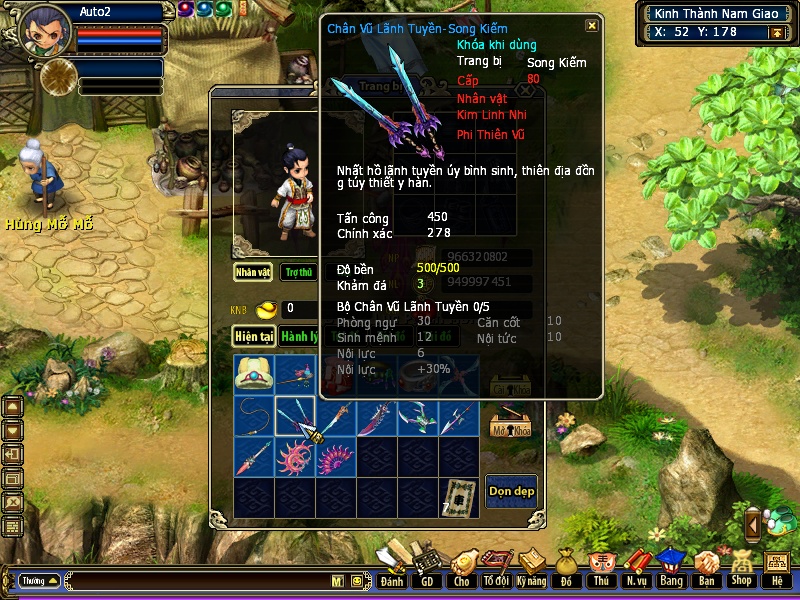Open the Bang guild menu
The height and width of the screenshot is (600, 800).
[671, 568]
